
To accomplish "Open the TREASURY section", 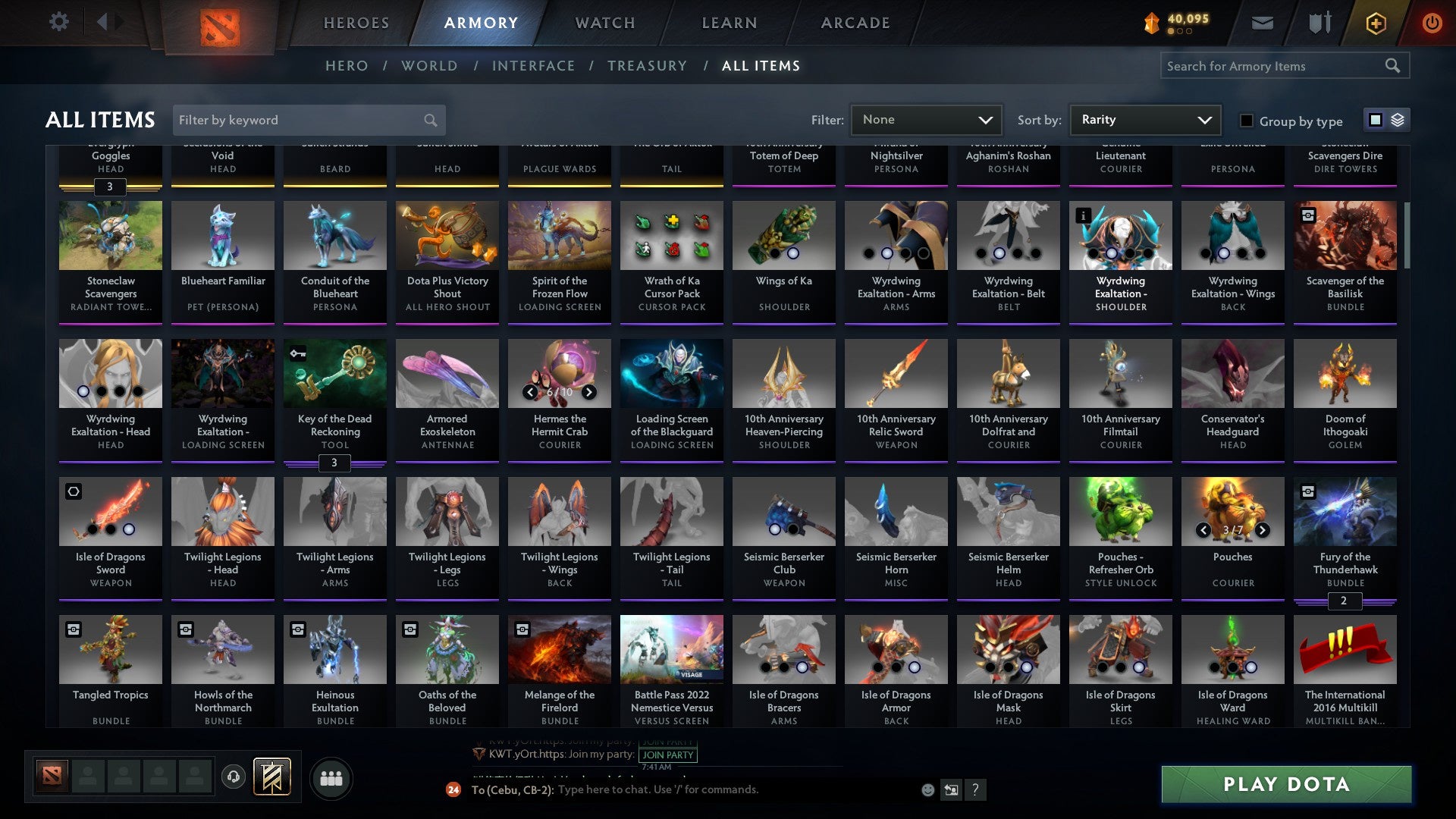I will pos(648,66).
